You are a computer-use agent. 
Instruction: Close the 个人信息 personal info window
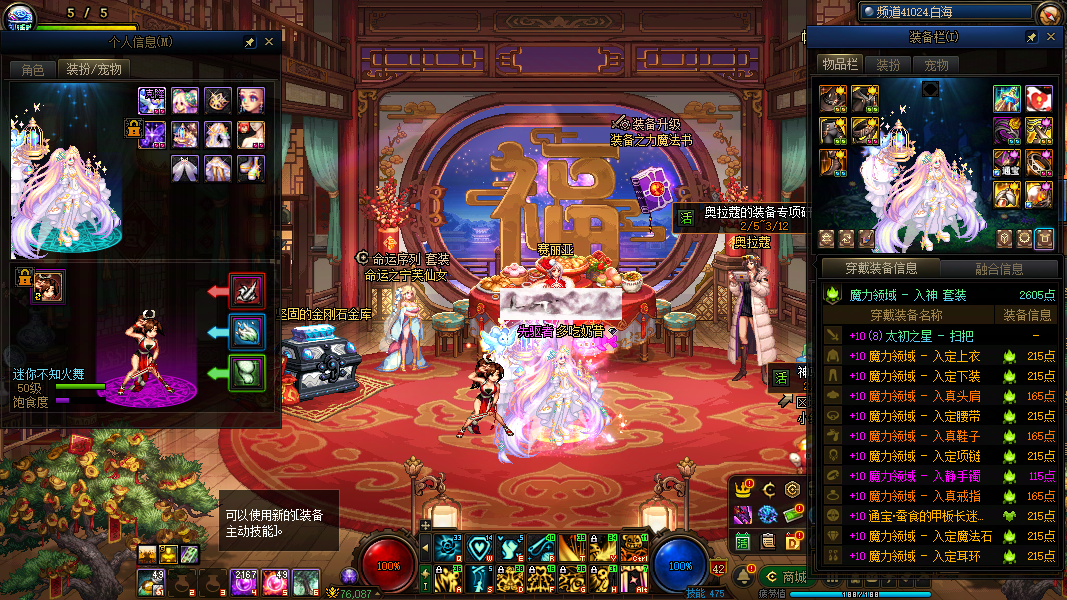[x=268, y=42]
